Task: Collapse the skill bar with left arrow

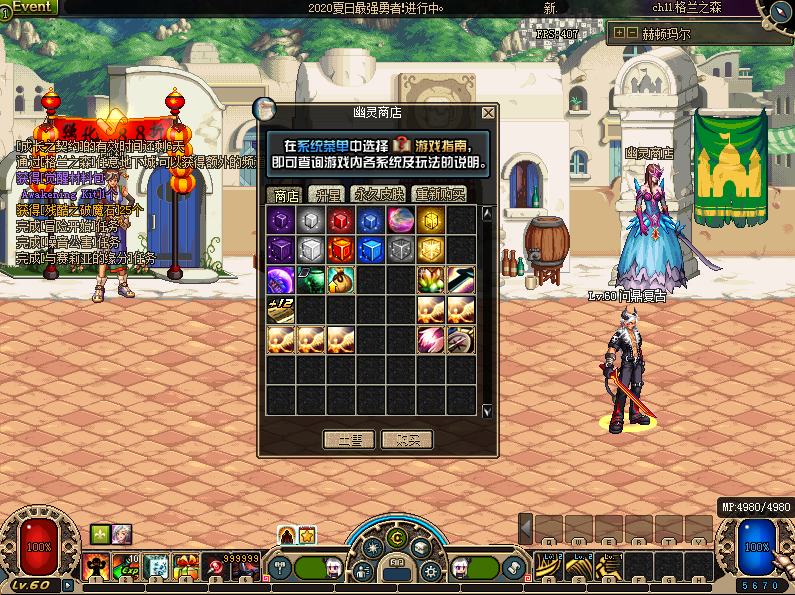Action: 525,527
